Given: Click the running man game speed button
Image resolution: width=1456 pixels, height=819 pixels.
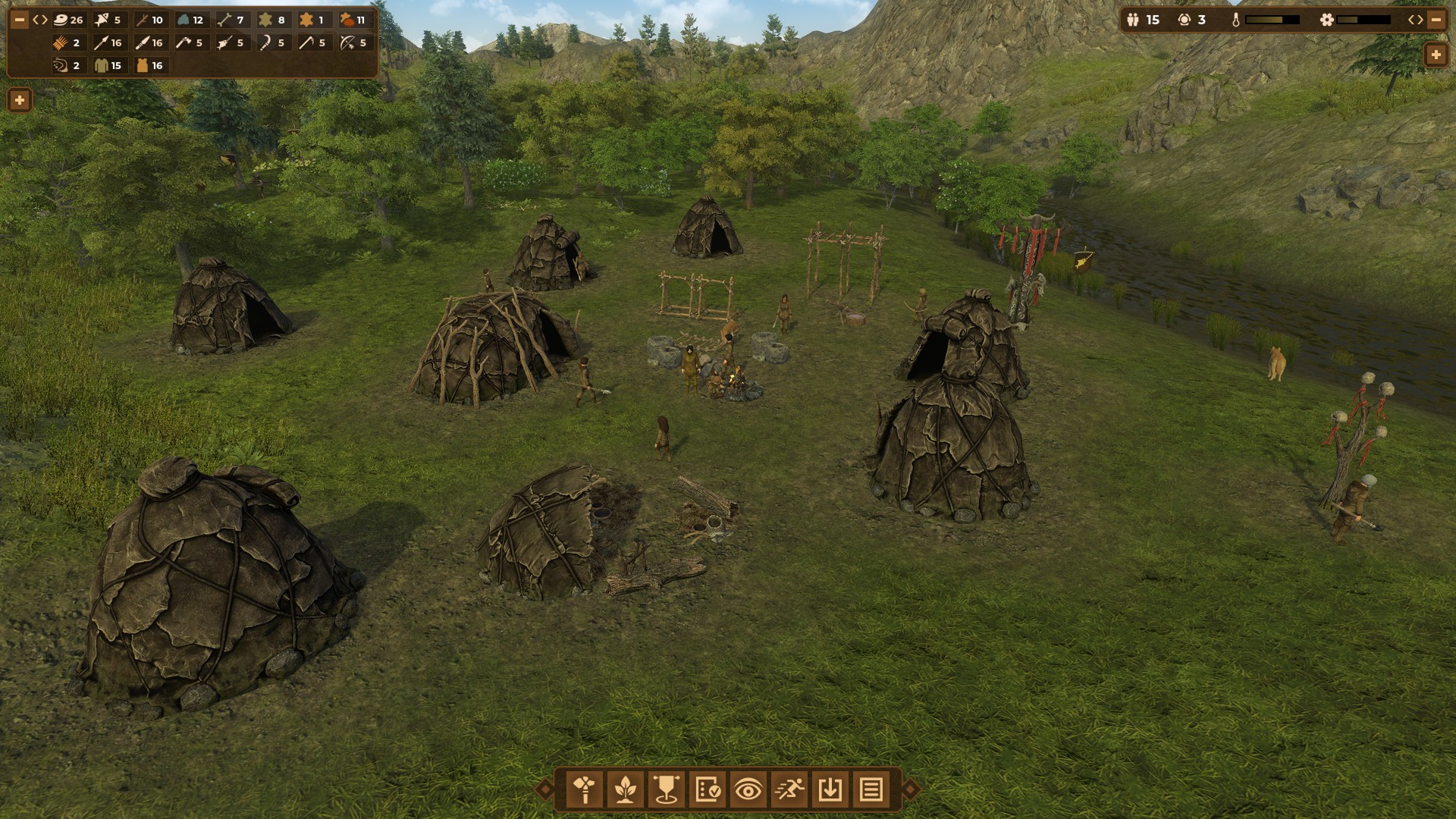Looking at the screenshot, I should tap(789, 789).
